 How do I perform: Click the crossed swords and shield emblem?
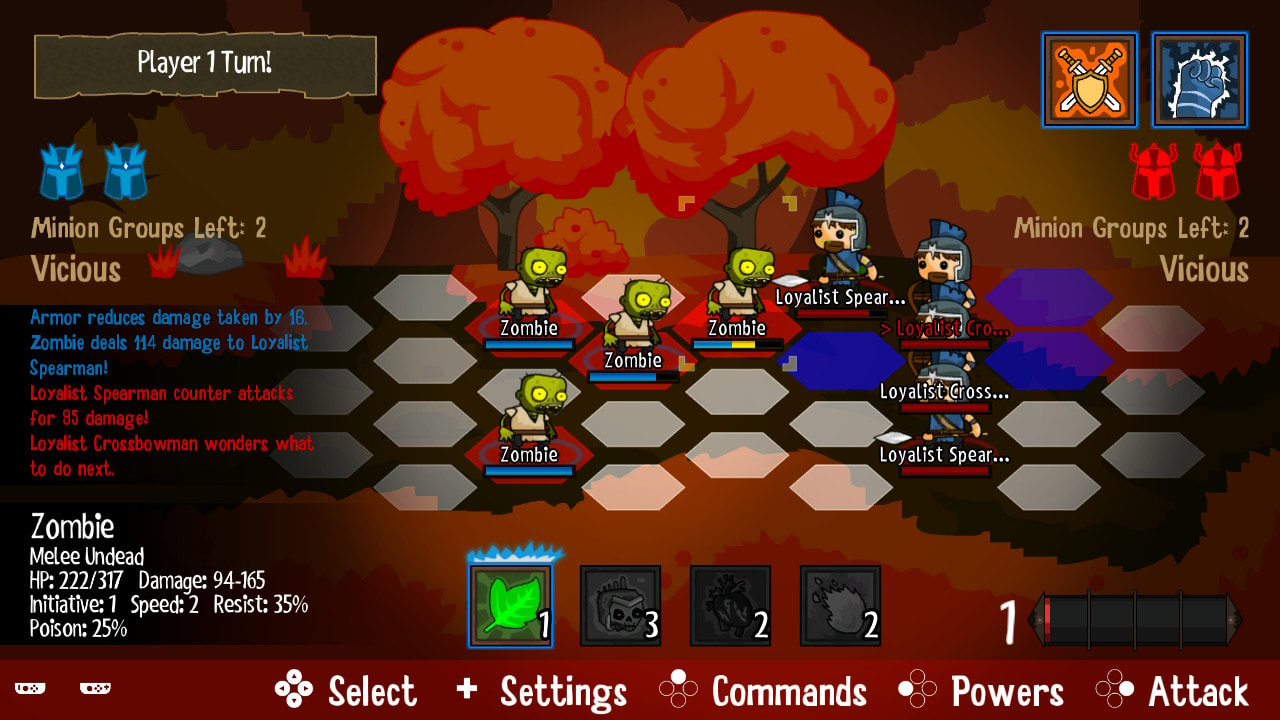pos(1089,80)
